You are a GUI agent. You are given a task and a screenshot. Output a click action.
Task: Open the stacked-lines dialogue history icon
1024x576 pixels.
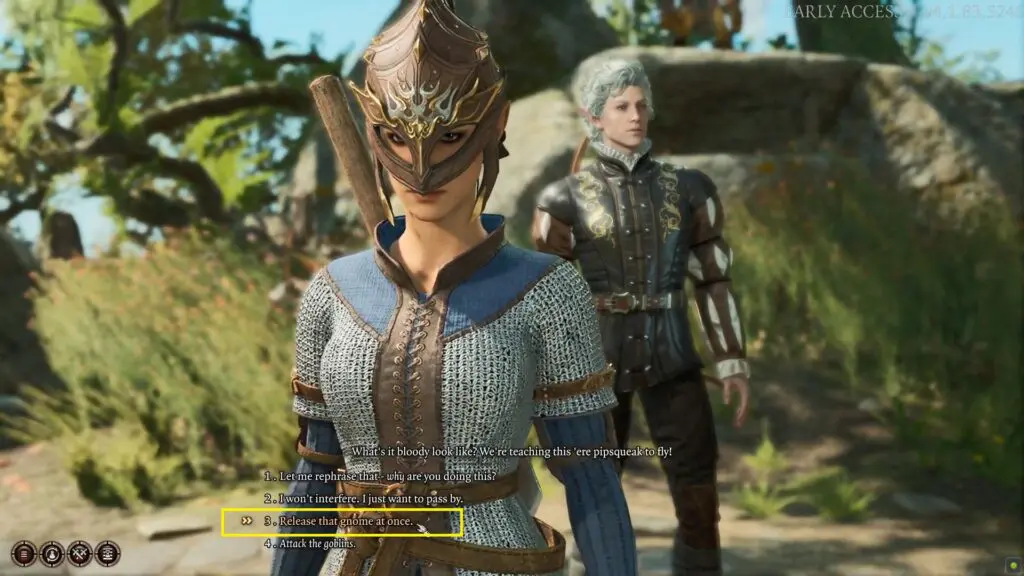pos(24,552)
